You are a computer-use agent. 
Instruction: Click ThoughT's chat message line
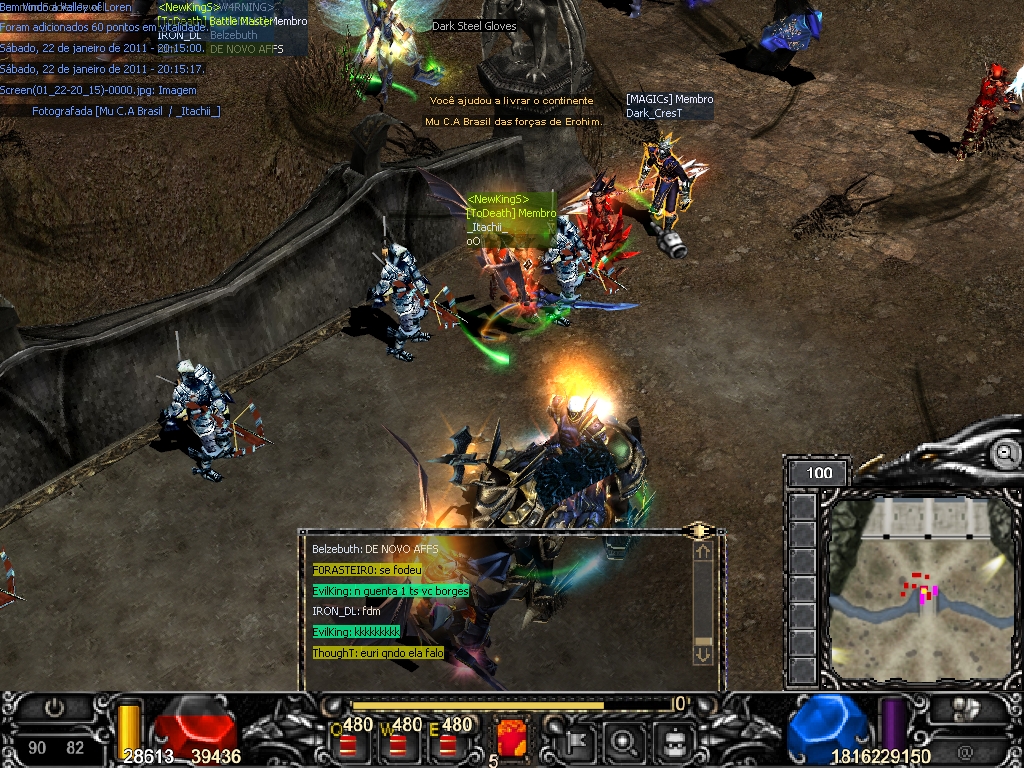coord(378,653)
